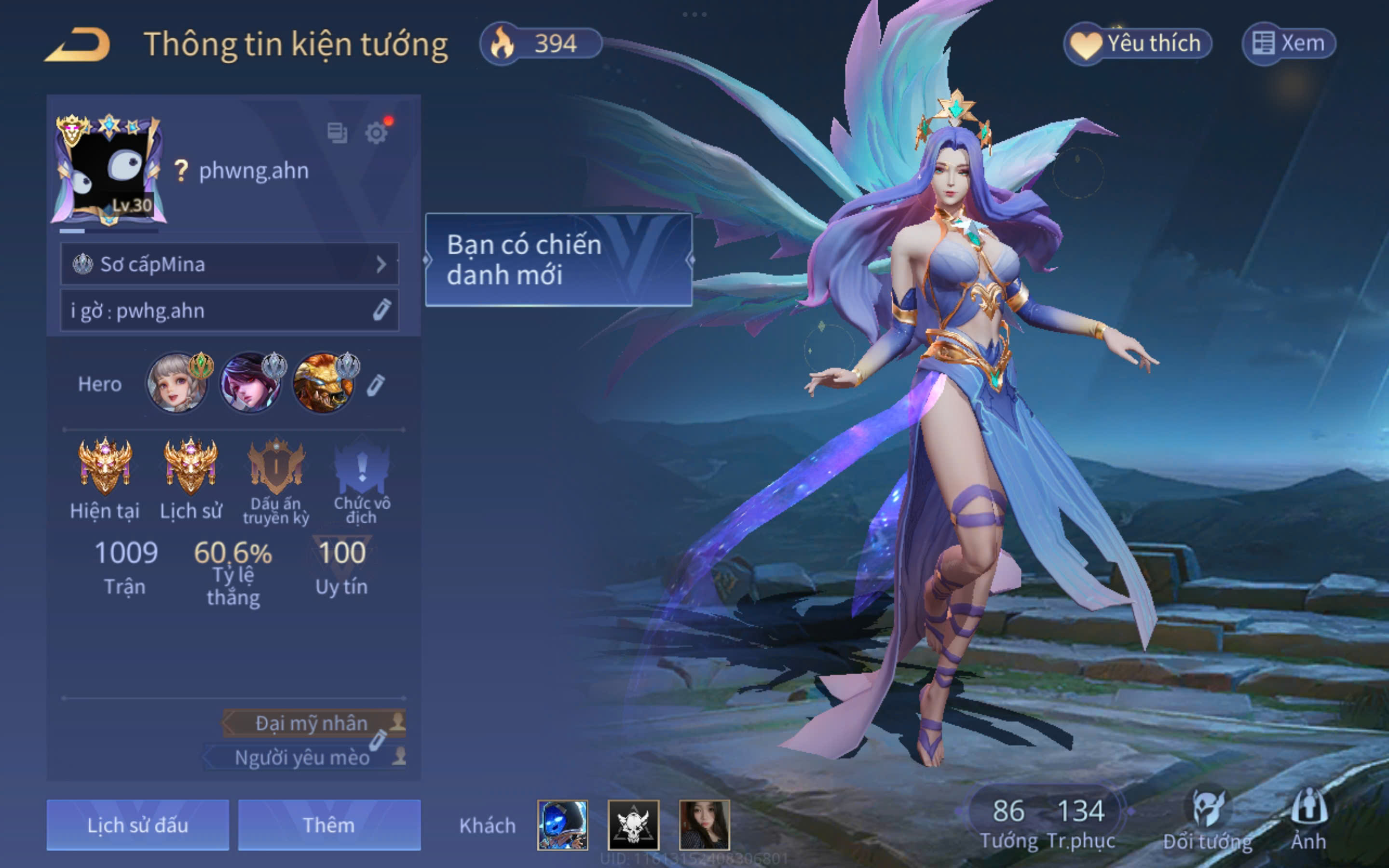Edit the signature text pencil icon
The image size is (1389, 868).
click(x=381, y=310)
